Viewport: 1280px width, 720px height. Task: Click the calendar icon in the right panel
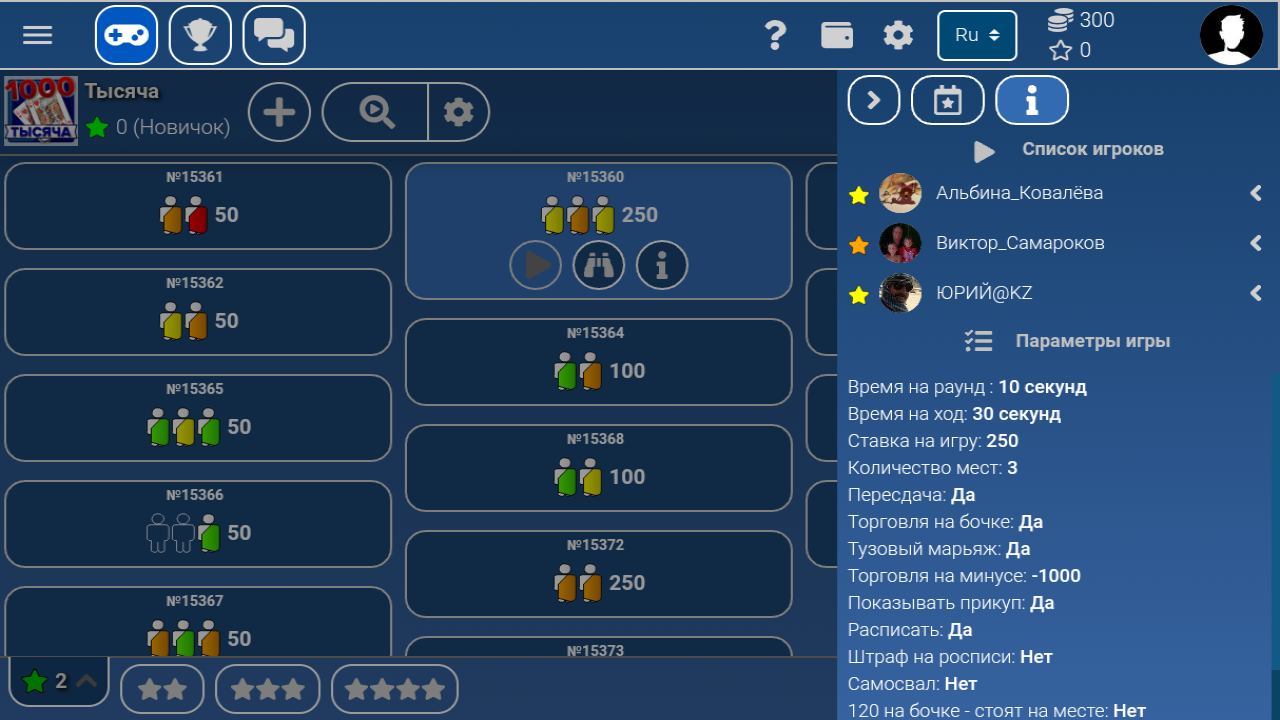947,100
